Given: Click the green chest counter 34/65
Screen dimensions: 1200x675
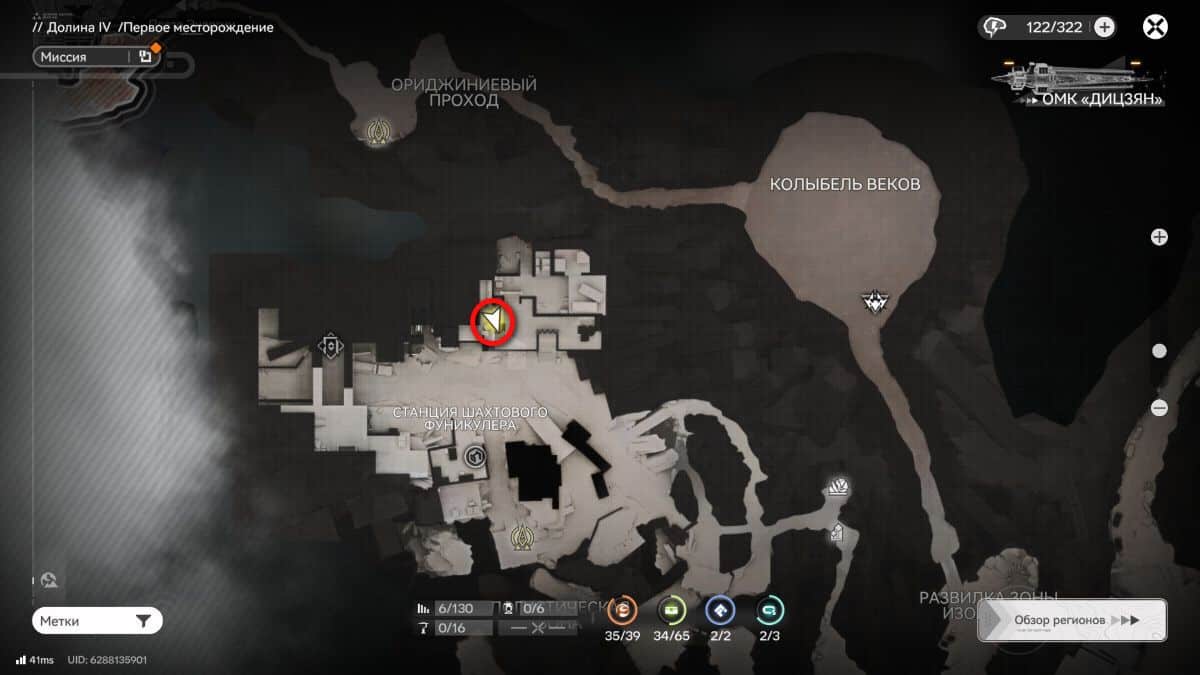Looking at the screenshot, I should 672,610.
